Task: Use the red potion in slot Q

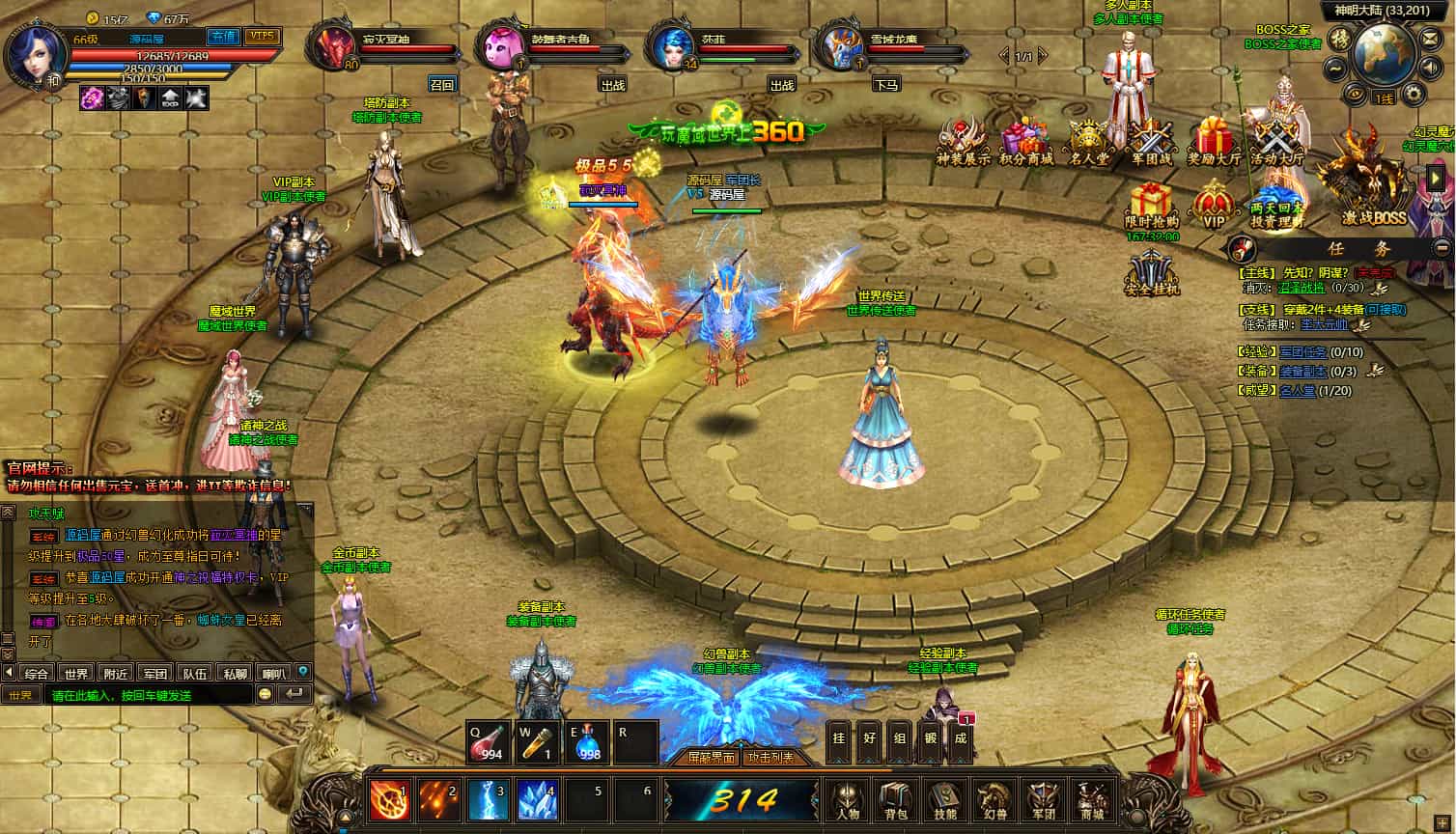Action: (x=488, y=741)
